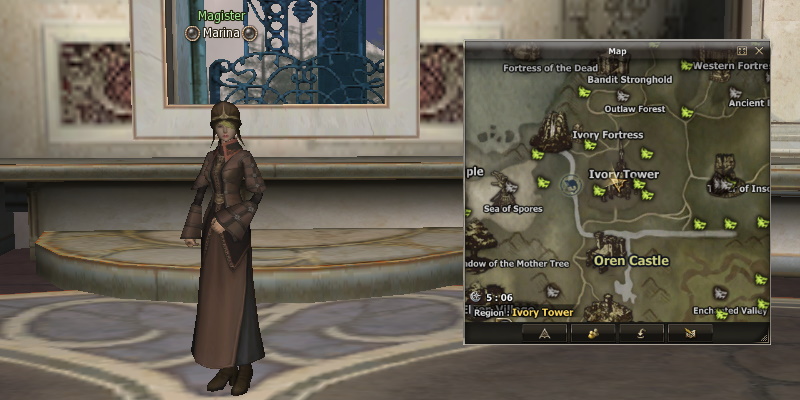Screen dimensions: 800x400
Task: Maximize the Map window
Action: pos(742,50)
